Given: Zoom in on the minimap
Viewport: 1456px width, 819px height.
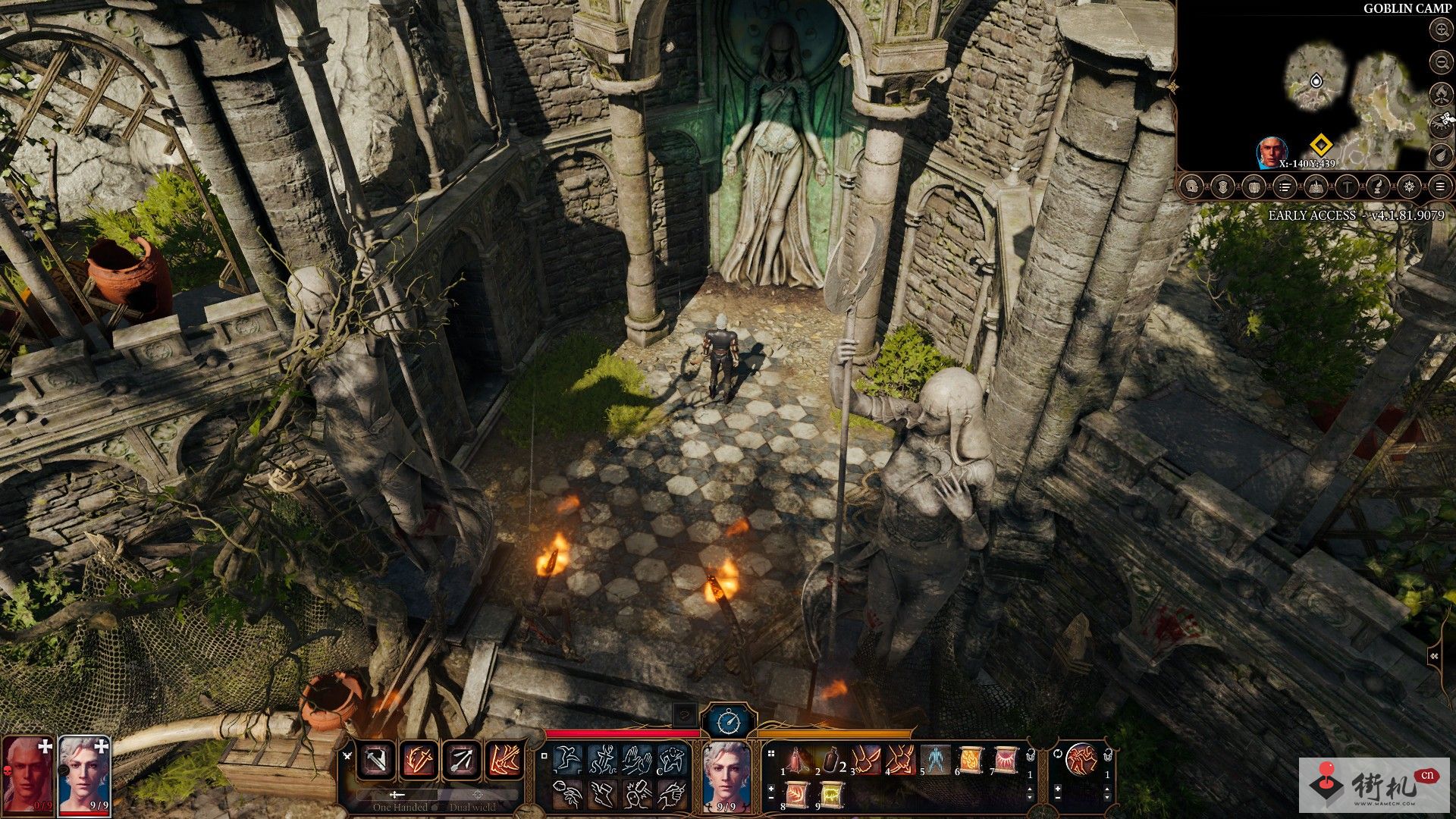Looking at the screenshot, I should pos(1441,30).
